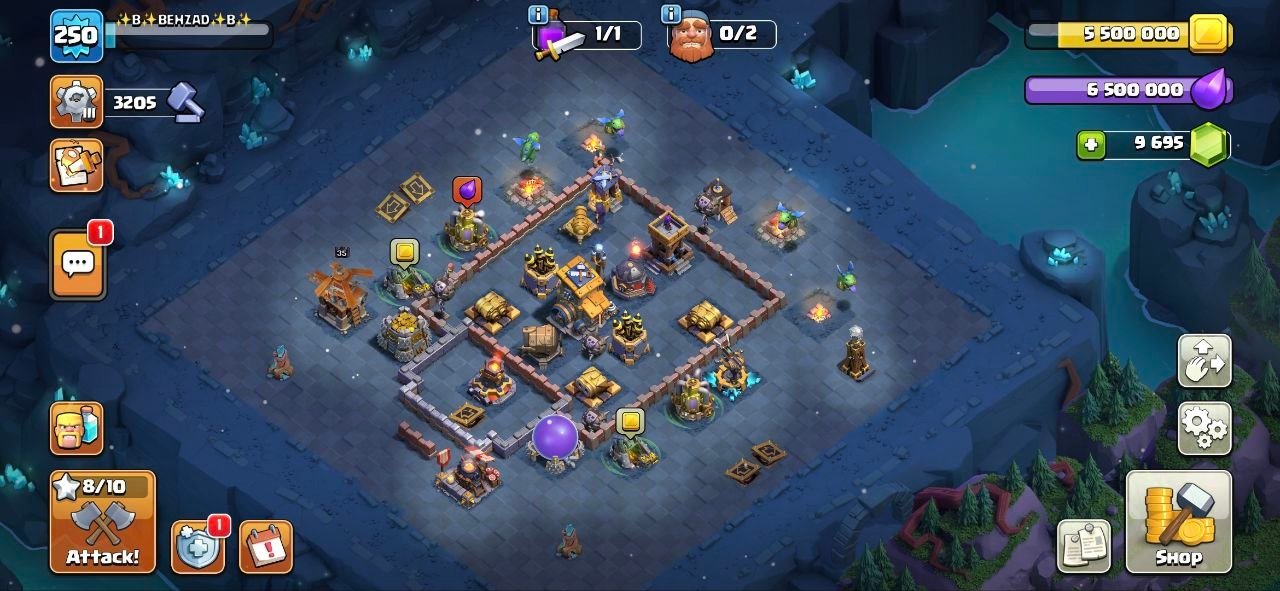Open the player profile via level 250 badge
Image resolution: width=1280 pixels, height=591 pixels.
point(77,35)
